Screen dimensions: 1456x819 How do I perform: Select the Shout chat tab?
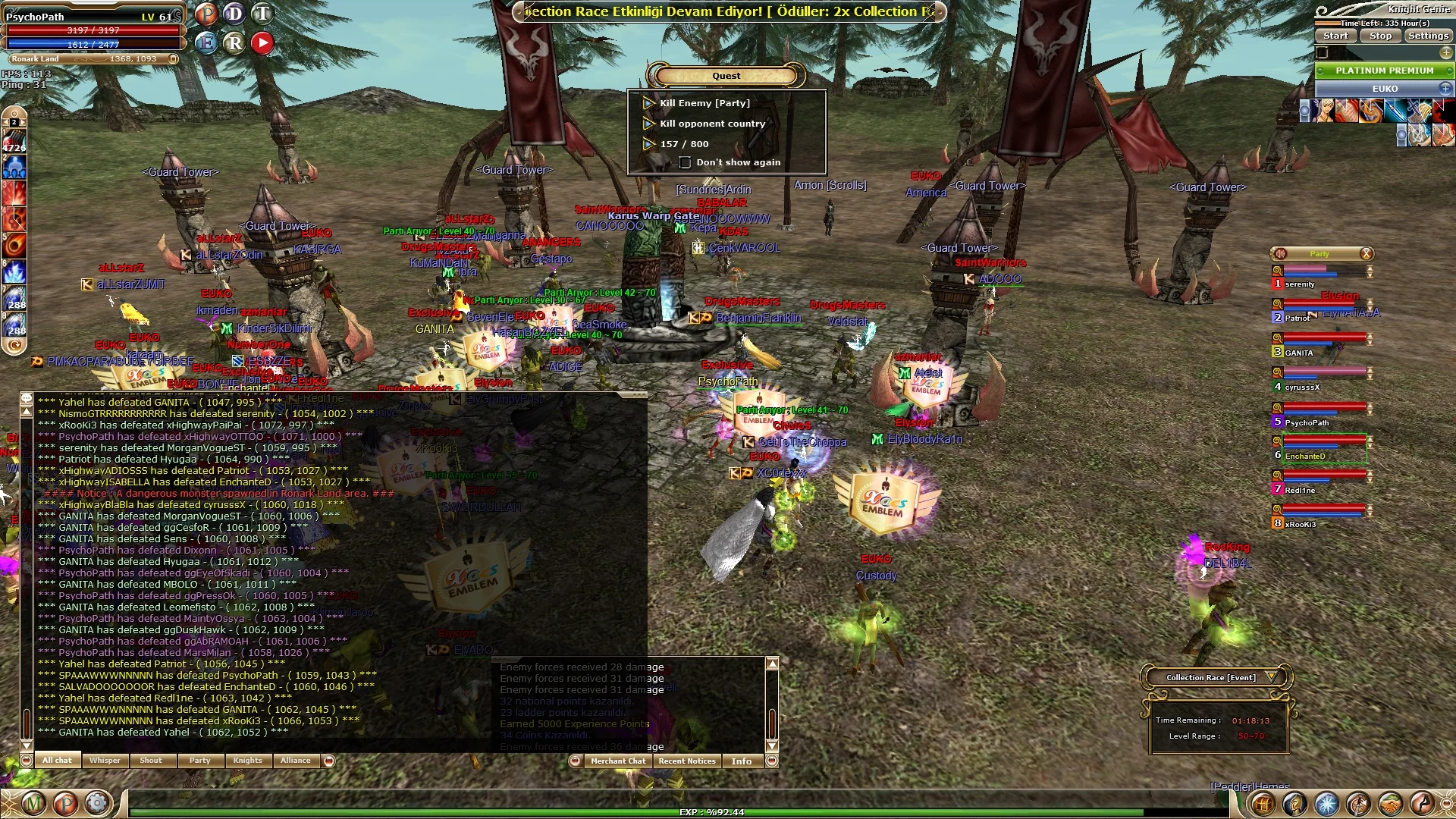151,761
